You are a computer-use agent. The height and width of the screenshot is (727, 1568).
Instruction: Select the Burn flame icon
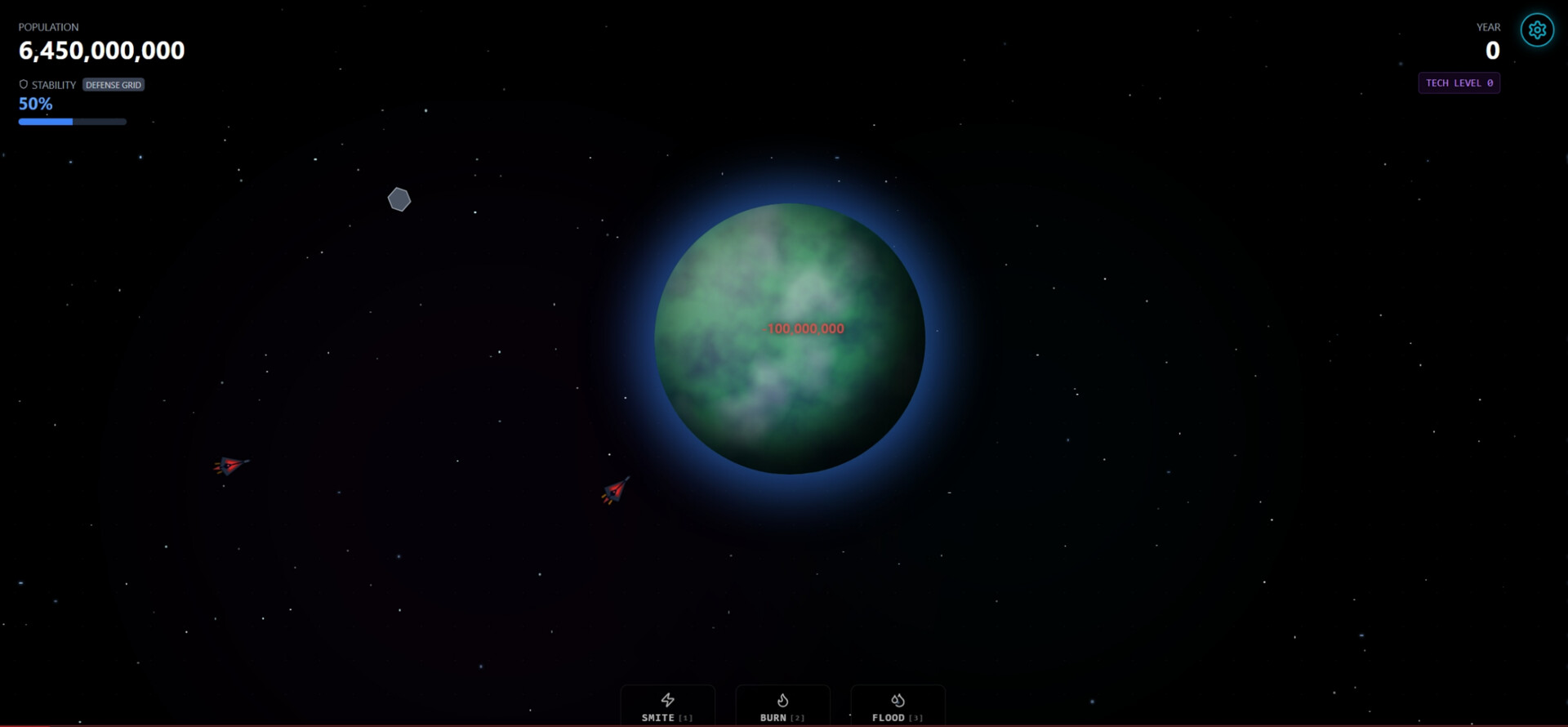pyautogui.click(x=782, y=699)
